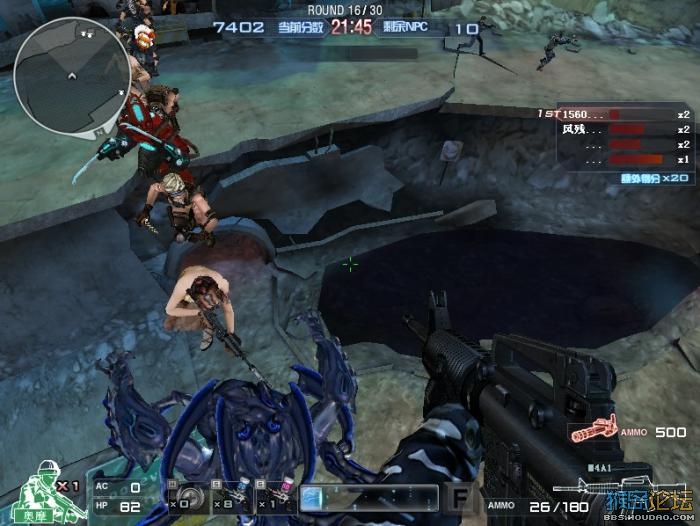700x526 pixels.
Task: Select the grenade item slot
Action: (187, 496)
